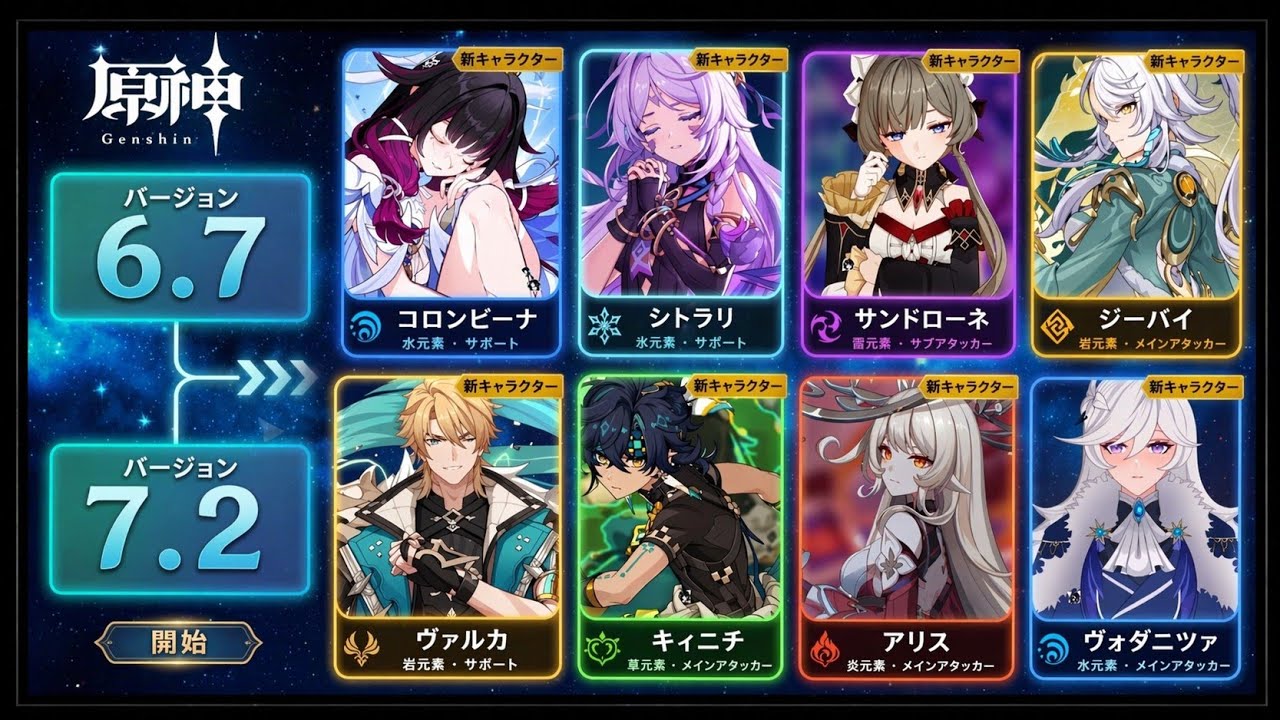Open the ジーバイ character card
The height and width of the screenshot is (720, 1280).
pos(1136,200)
